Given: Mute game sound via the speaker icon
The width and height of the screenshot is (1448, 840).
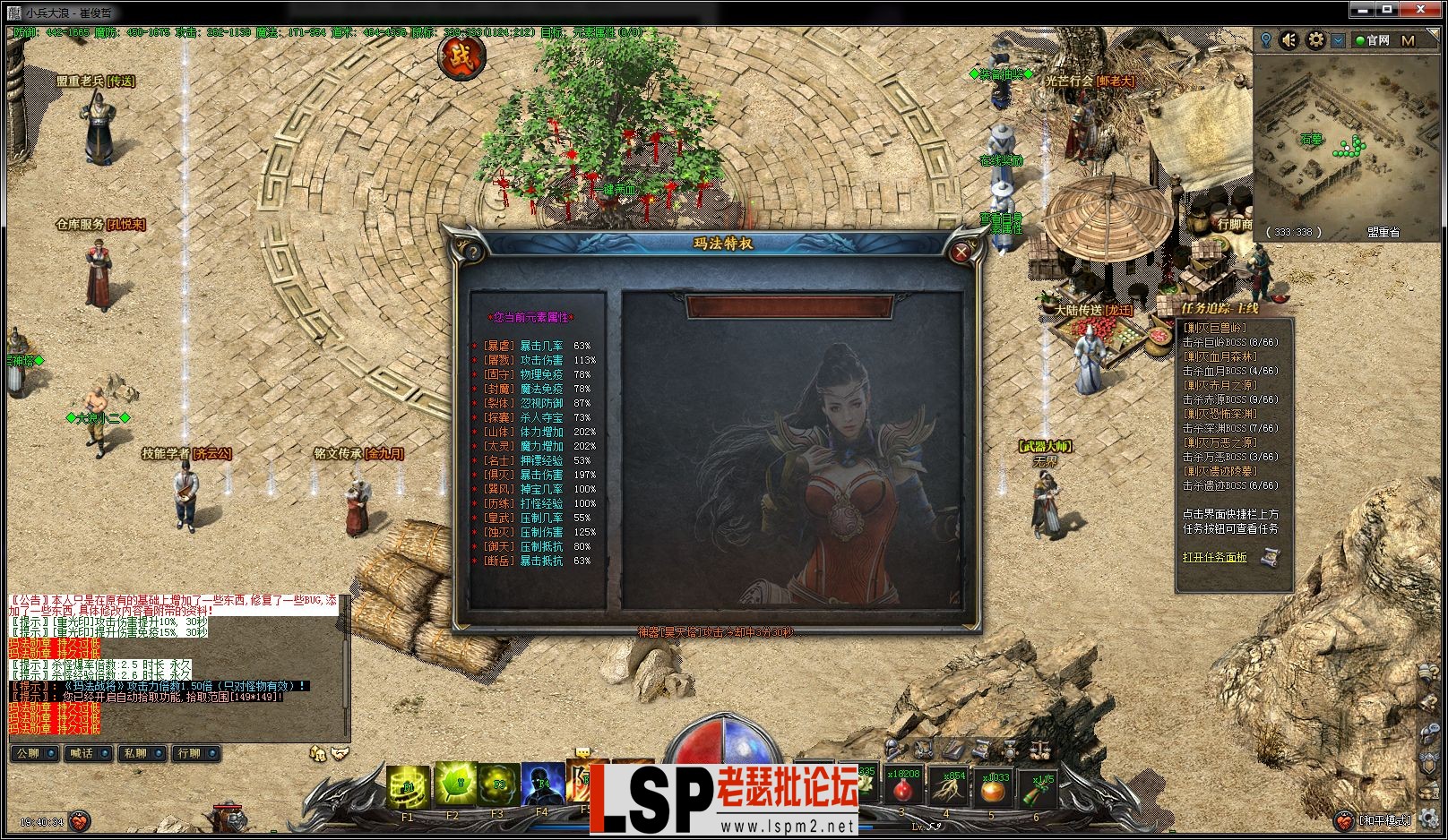Looking at the screenshot, I should click(x=1289, y=41).
